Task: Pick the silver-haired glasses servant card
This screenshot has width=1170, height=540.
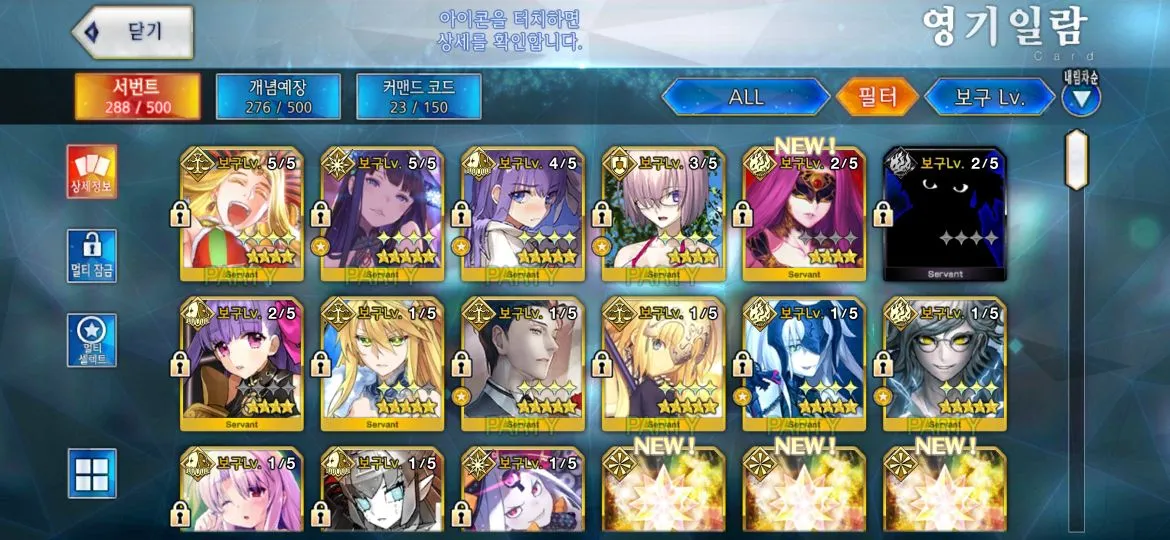Action: click(x=945, y=363)
